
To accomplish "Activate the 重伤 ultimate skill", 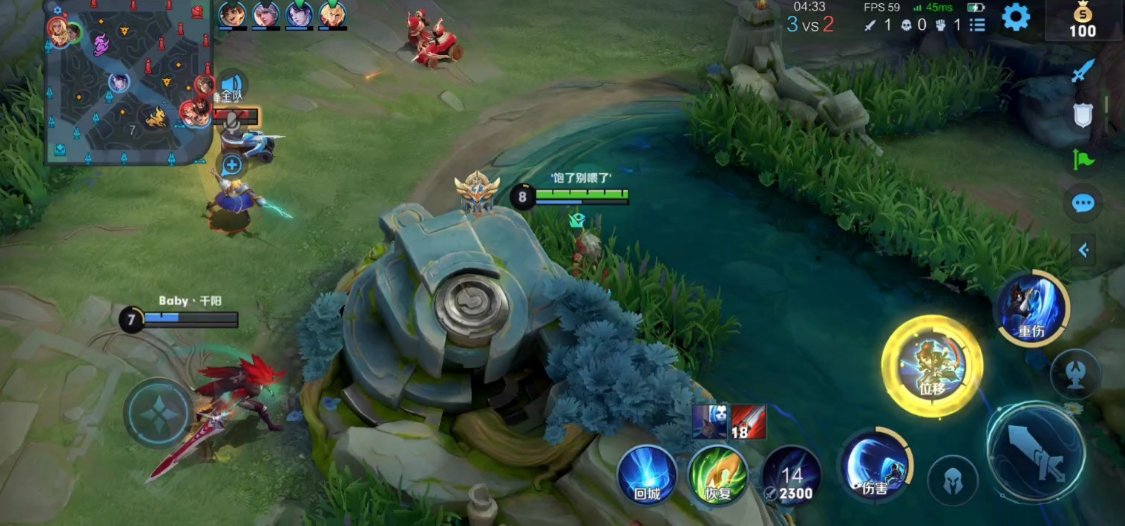I will [1031, 308].
